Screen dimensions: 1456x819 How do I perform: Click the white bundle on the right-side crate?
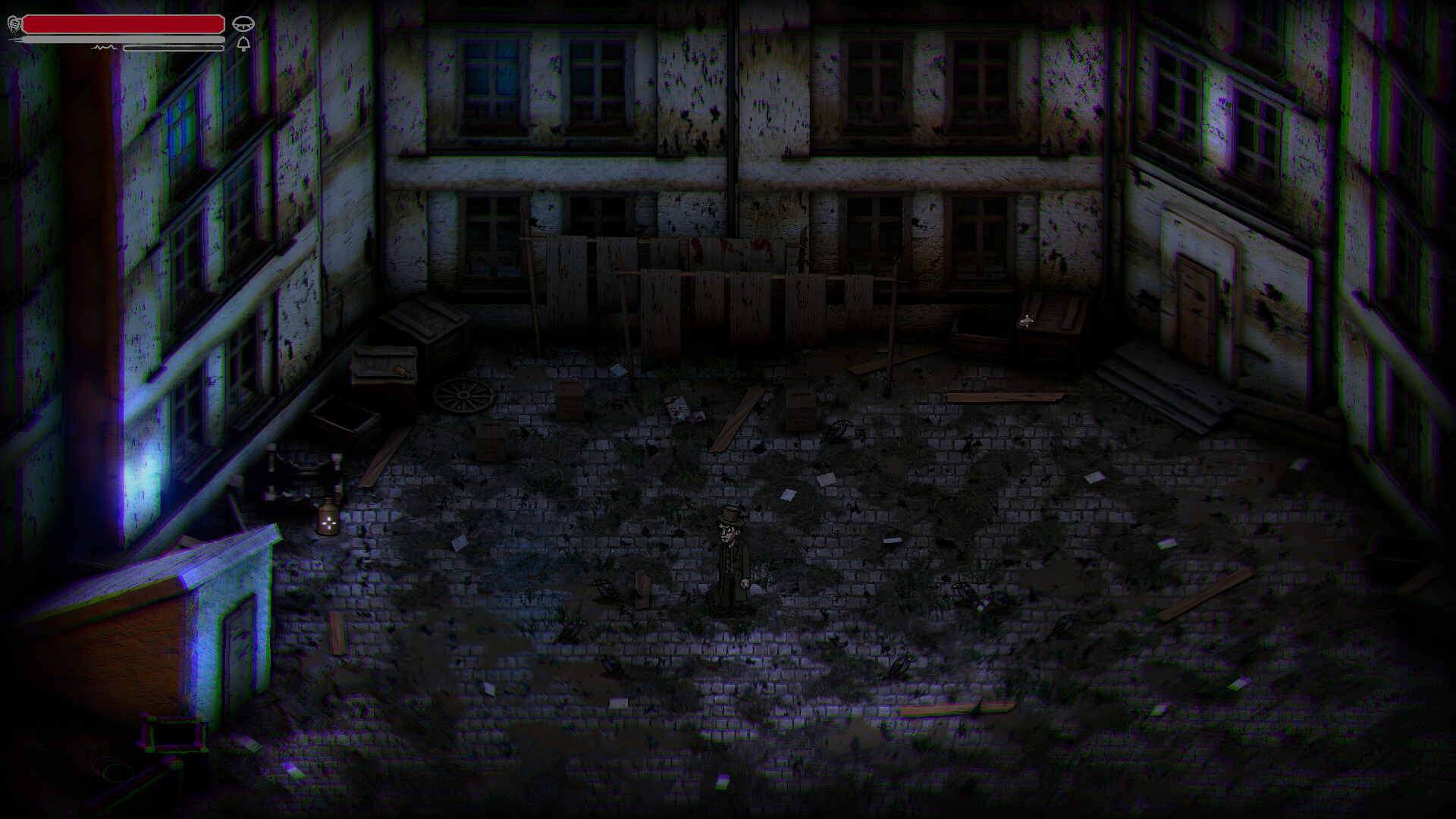pos(1026,319)
